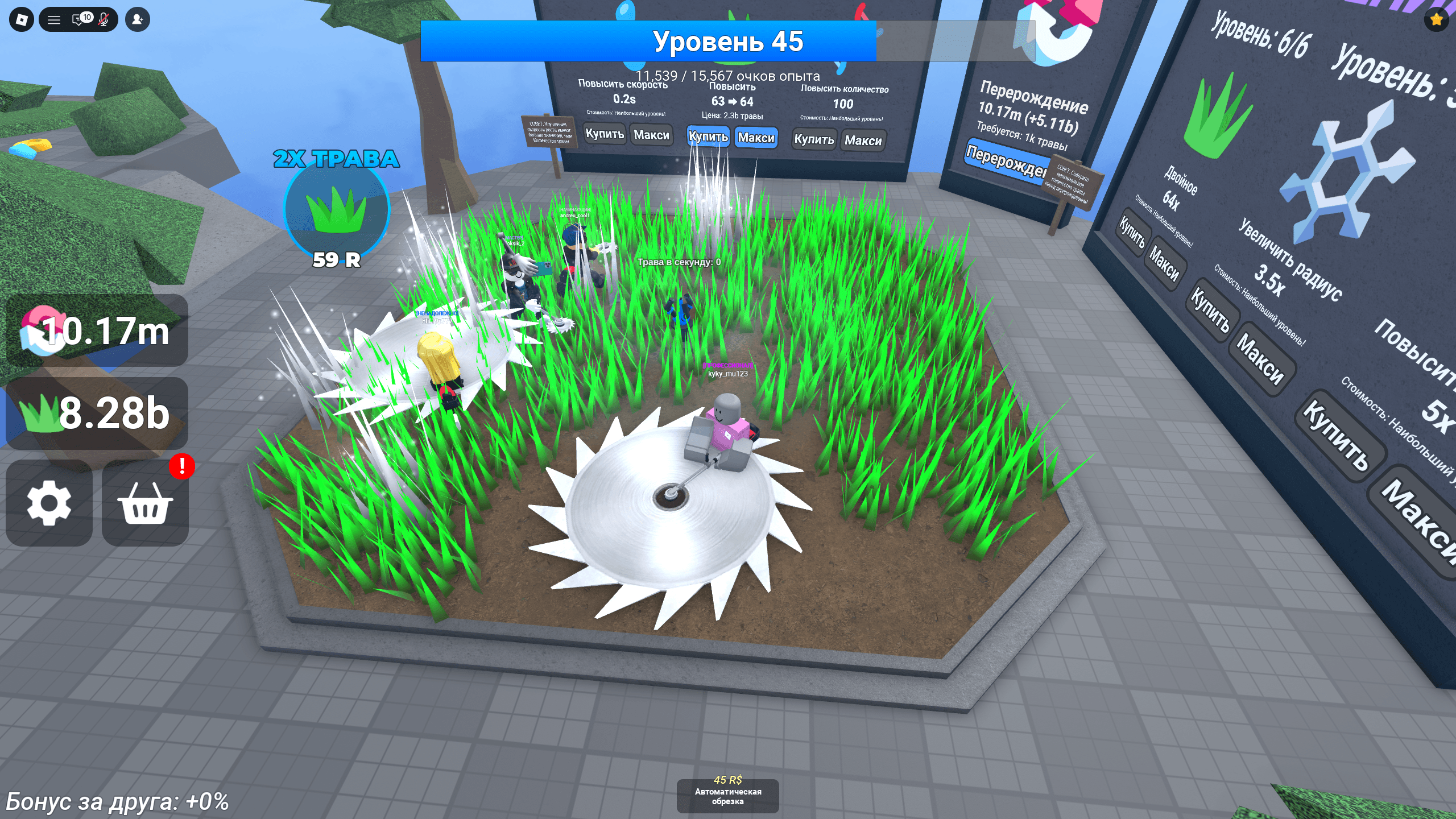Click Макси under Повысить скорость

[651, 135]
